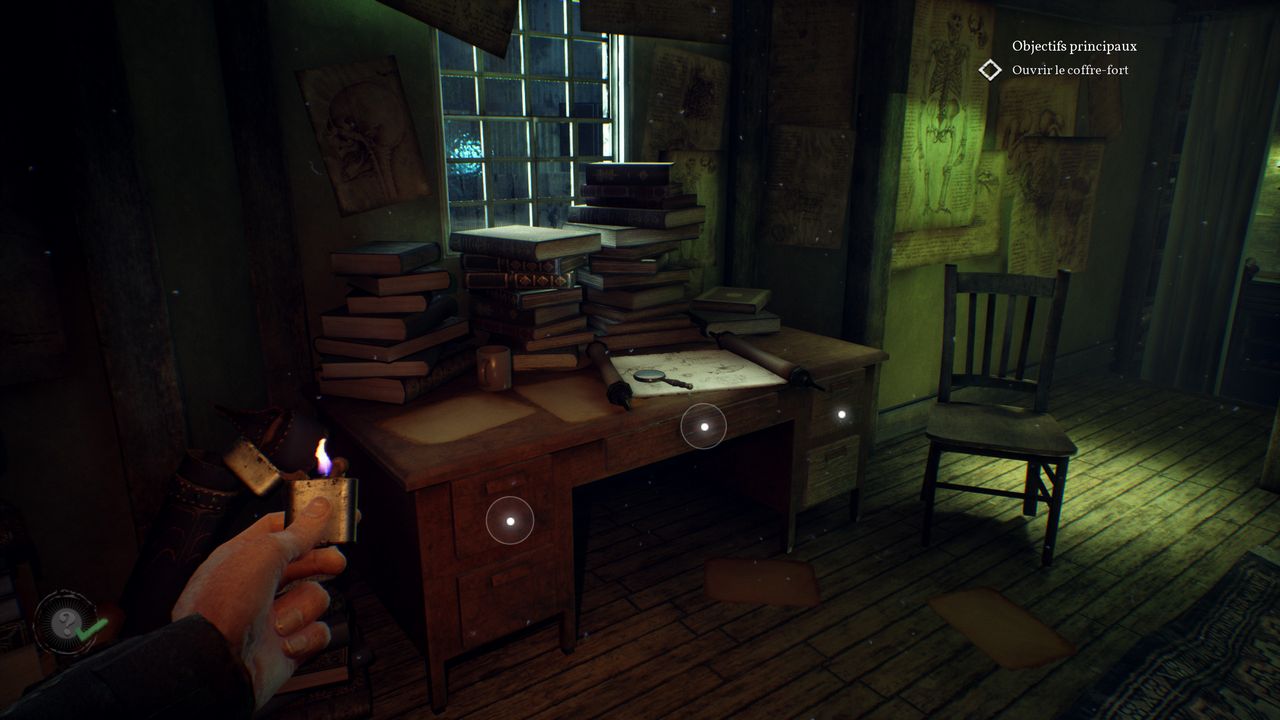This screenshot has height=720, width=1280.
Task: Click the "Objectifs principaux" objectives header
Action: (1074, 46)
